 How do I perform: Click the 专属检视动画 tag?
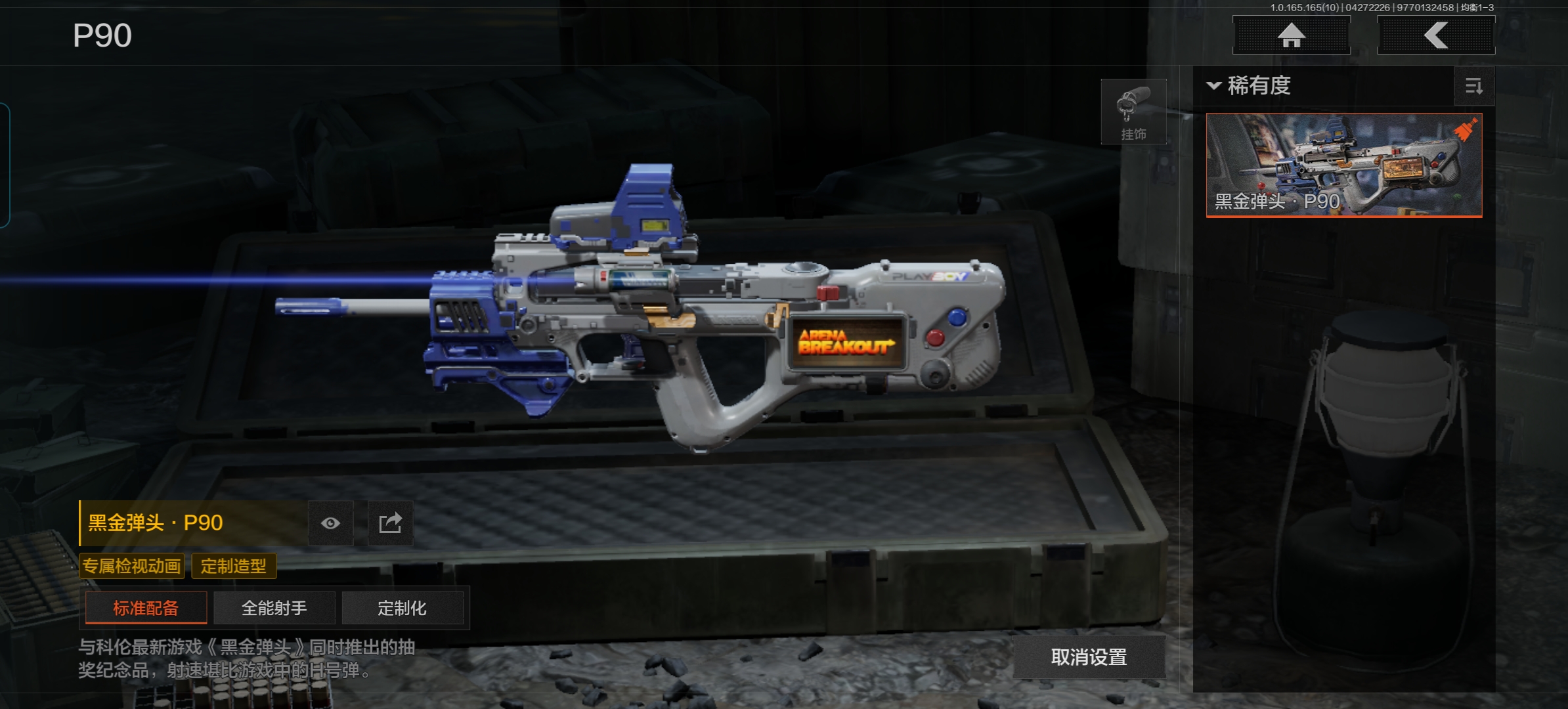pos(131,566)
